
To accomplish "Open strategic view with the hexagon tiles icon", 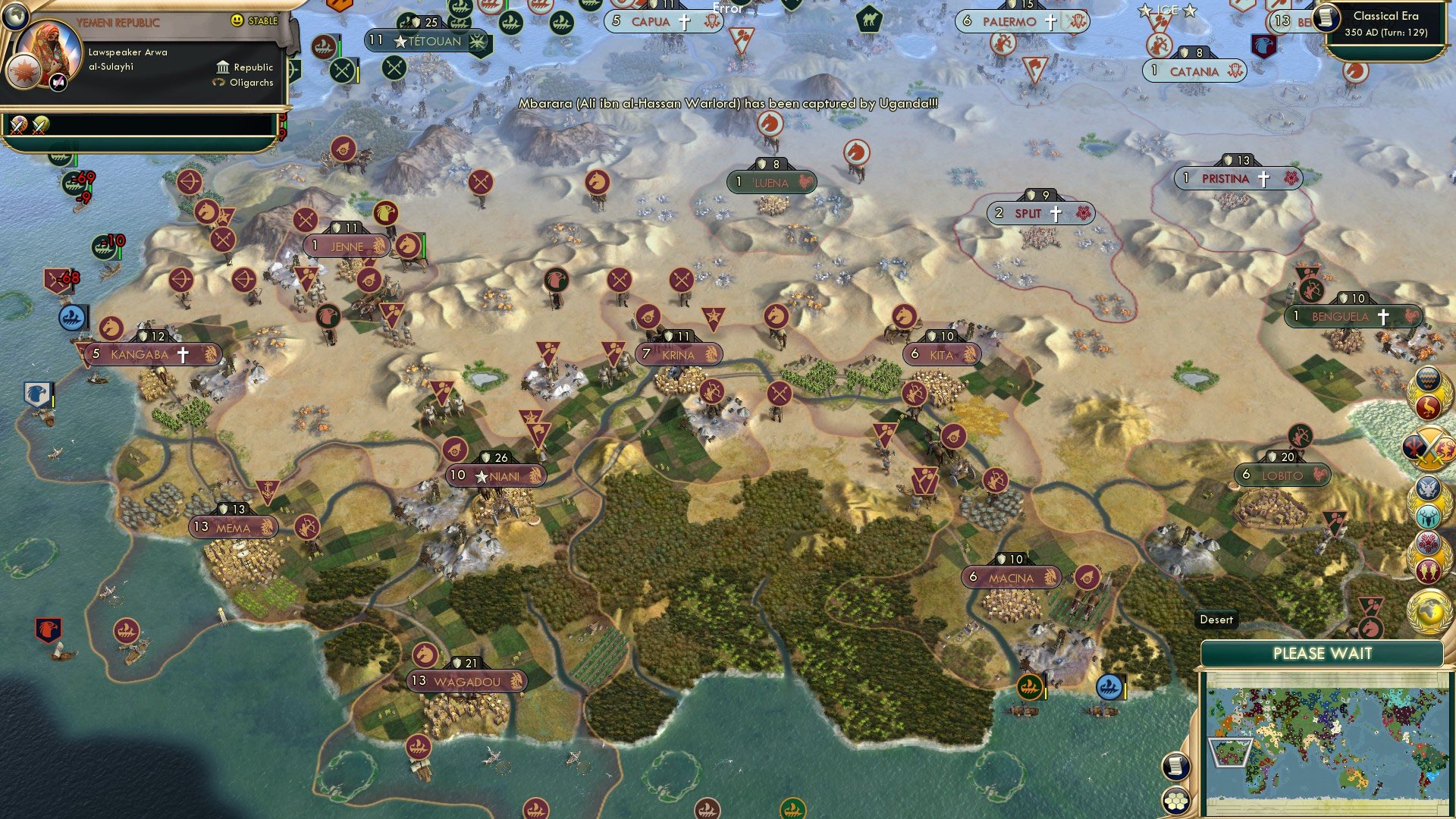I will (1175, 801).
